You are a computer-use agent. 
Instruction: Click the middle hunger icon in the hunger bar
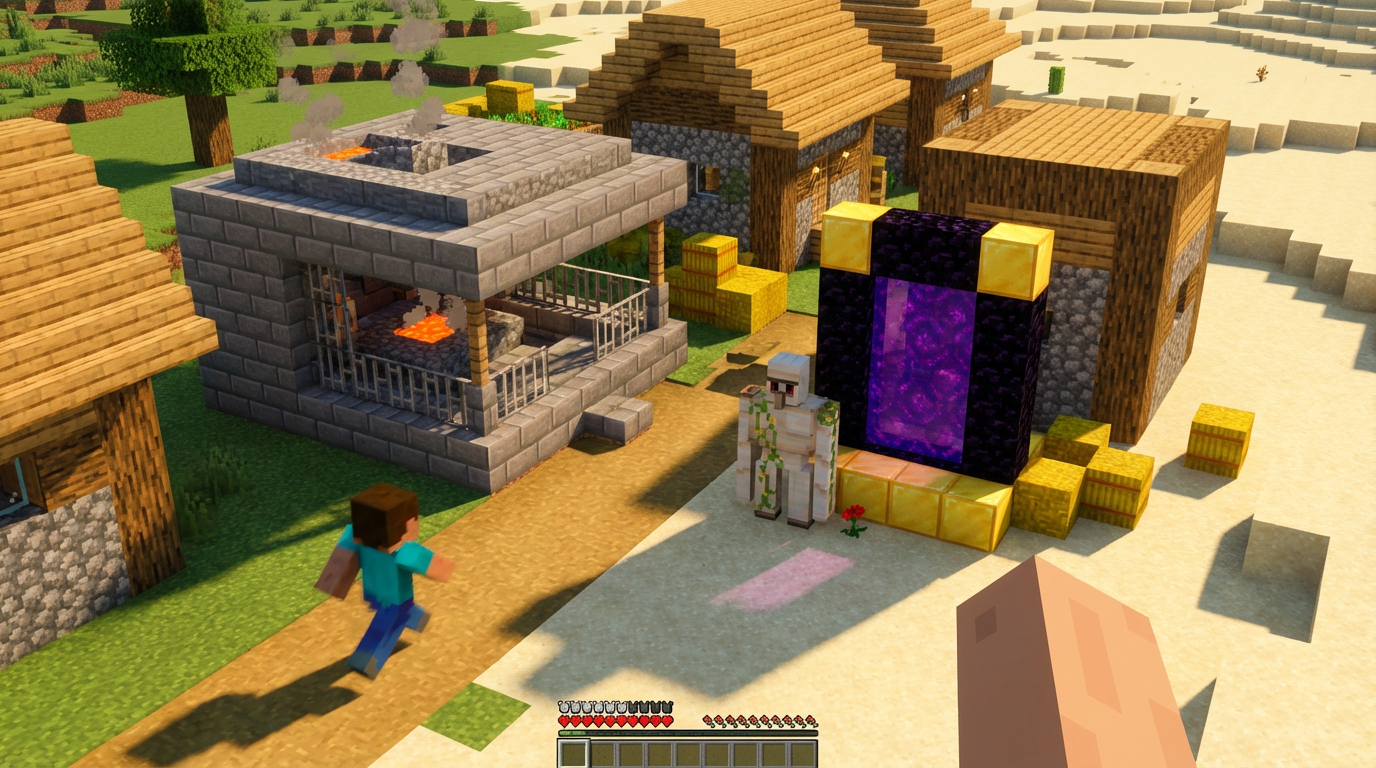pyautogui.click(x=760, y=721)
